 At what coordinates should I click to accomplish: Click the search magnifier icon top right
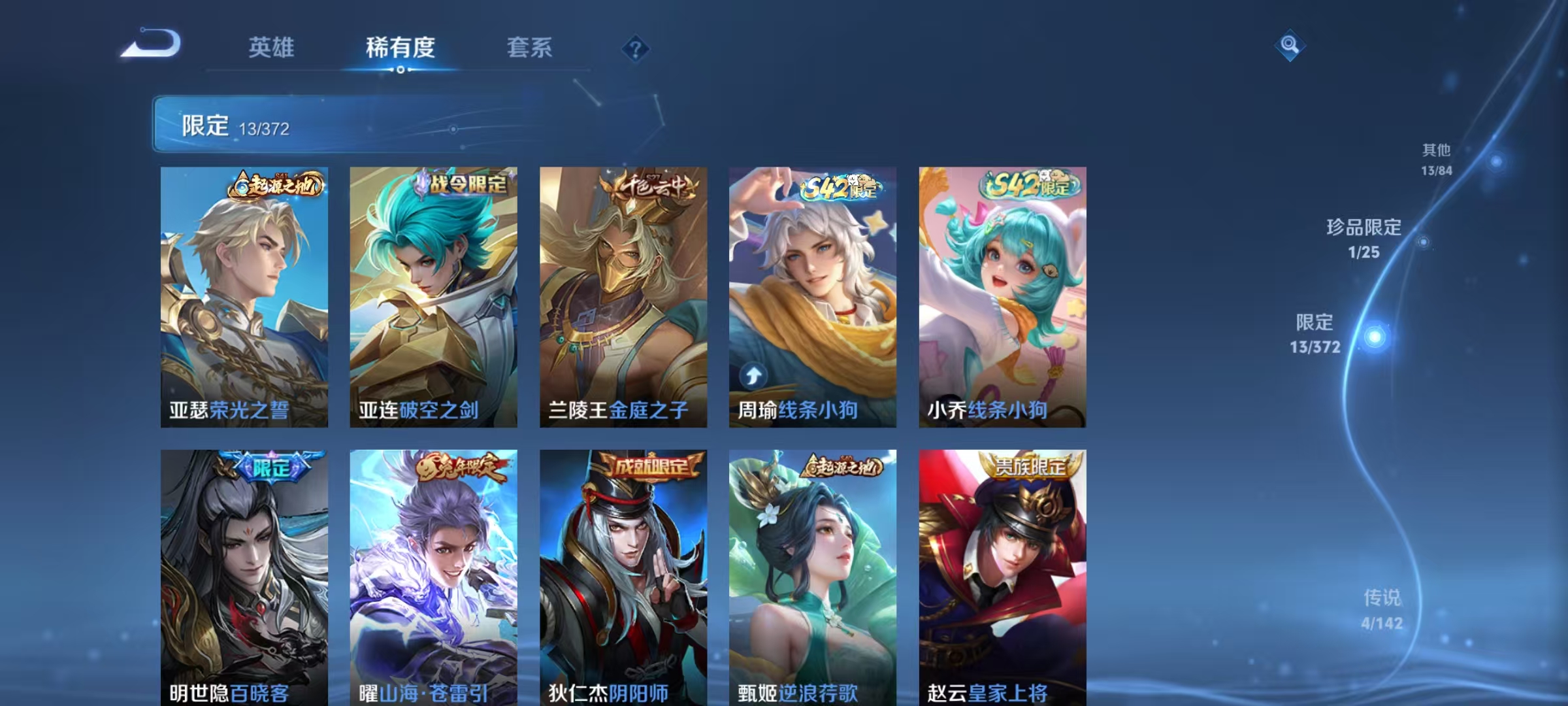[x=1290, y=43]
